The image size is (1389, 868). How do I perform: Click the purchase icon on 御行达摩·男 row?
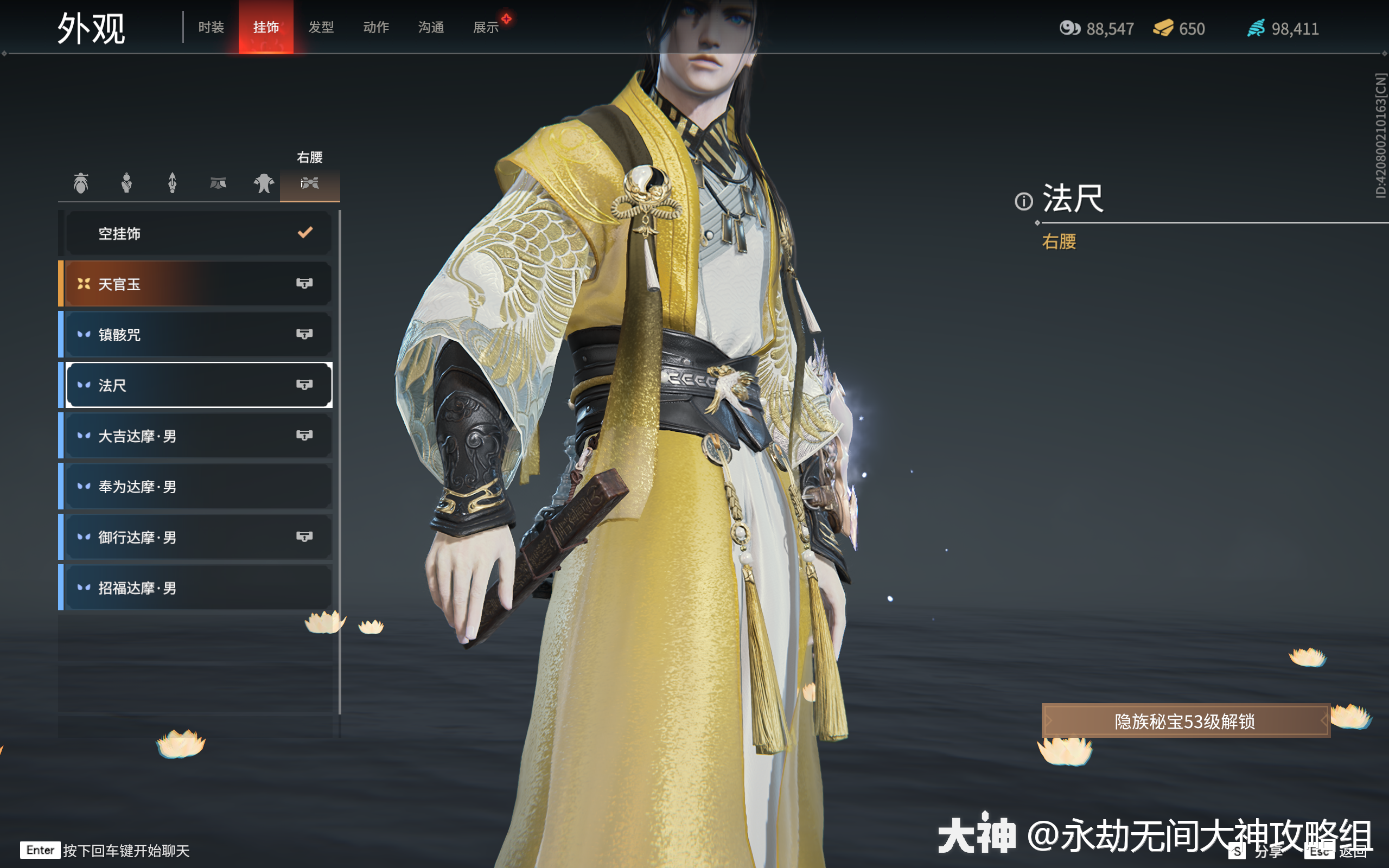[x=305, y=537]
